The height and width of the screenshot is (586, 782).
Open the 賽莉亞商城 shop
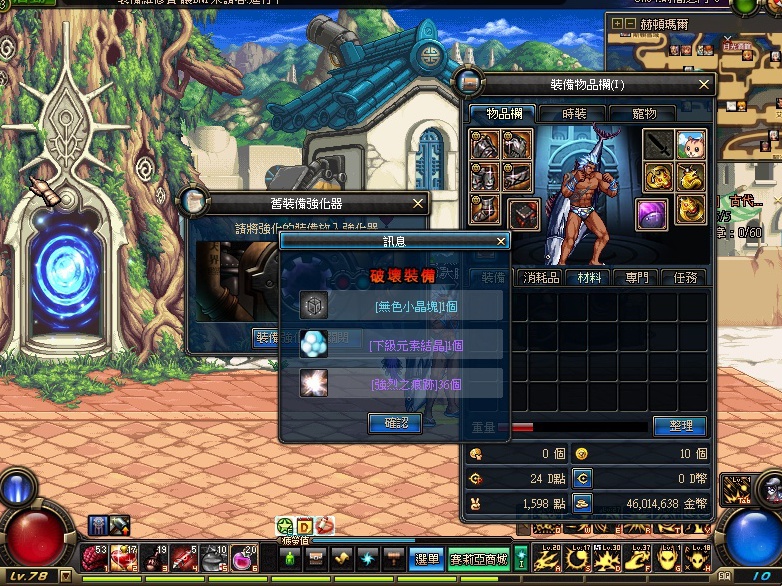[478, 559]
